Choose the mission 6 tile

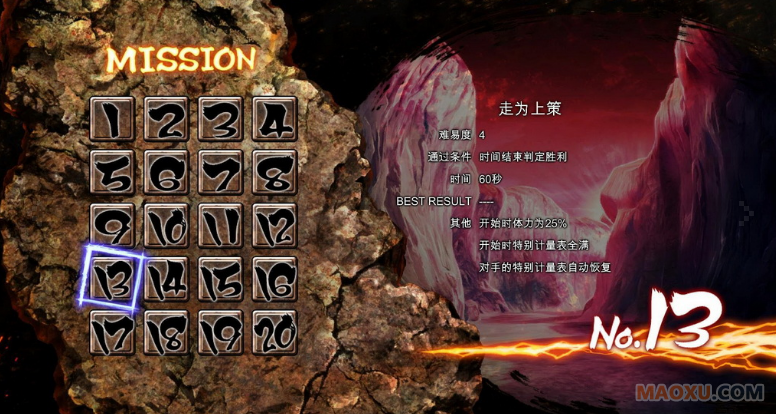pos(167,174)
